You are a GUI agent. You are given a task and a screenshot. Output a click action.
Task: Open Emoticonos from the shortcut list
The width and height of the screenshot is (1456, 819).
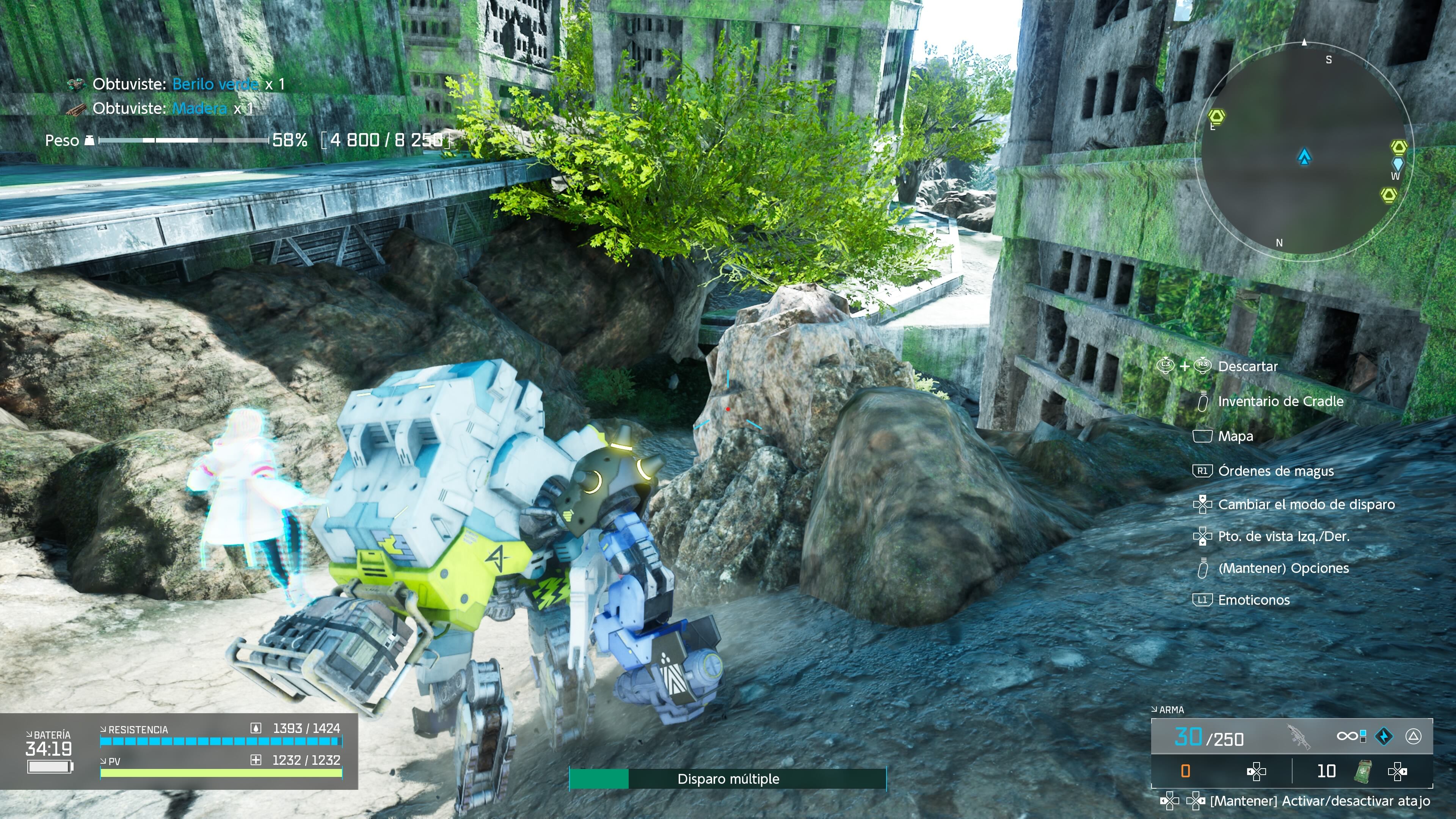1254,600
